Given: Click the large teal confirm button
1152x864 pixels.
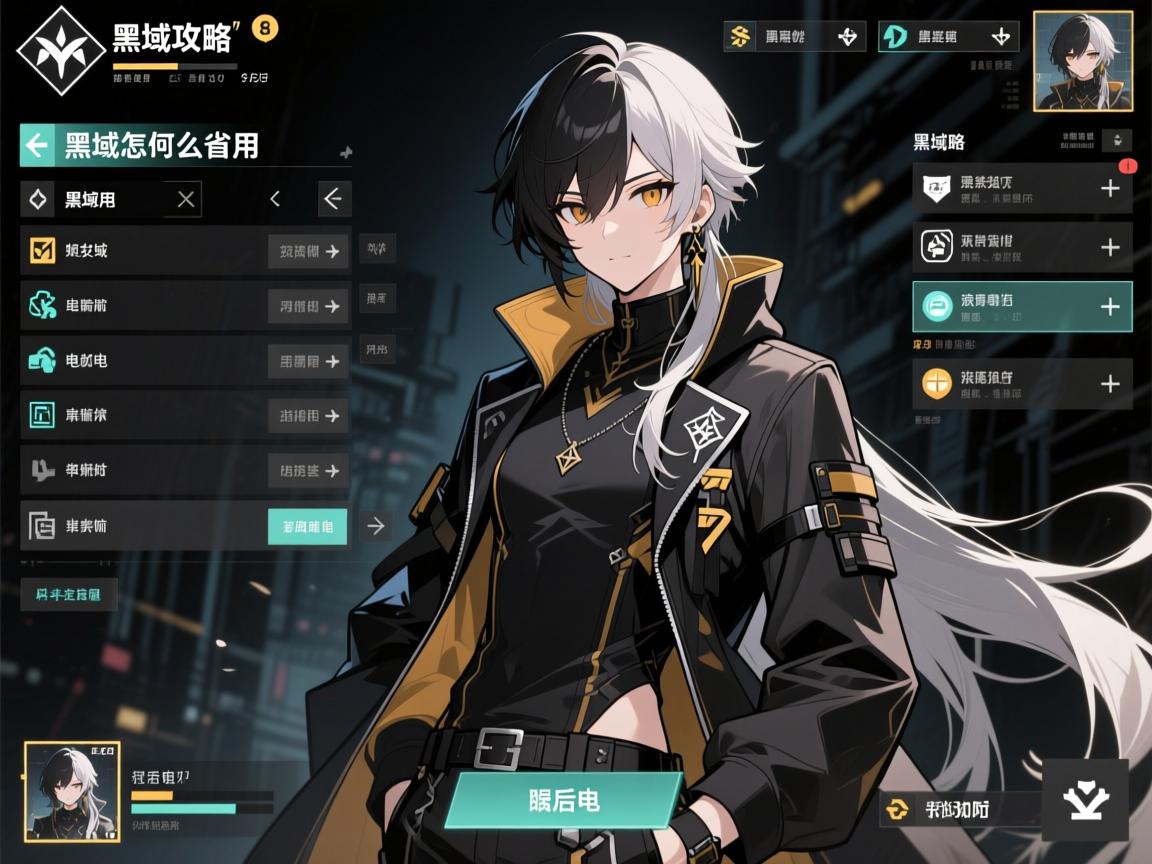Looking at the screenshot, I should (563, 800).
